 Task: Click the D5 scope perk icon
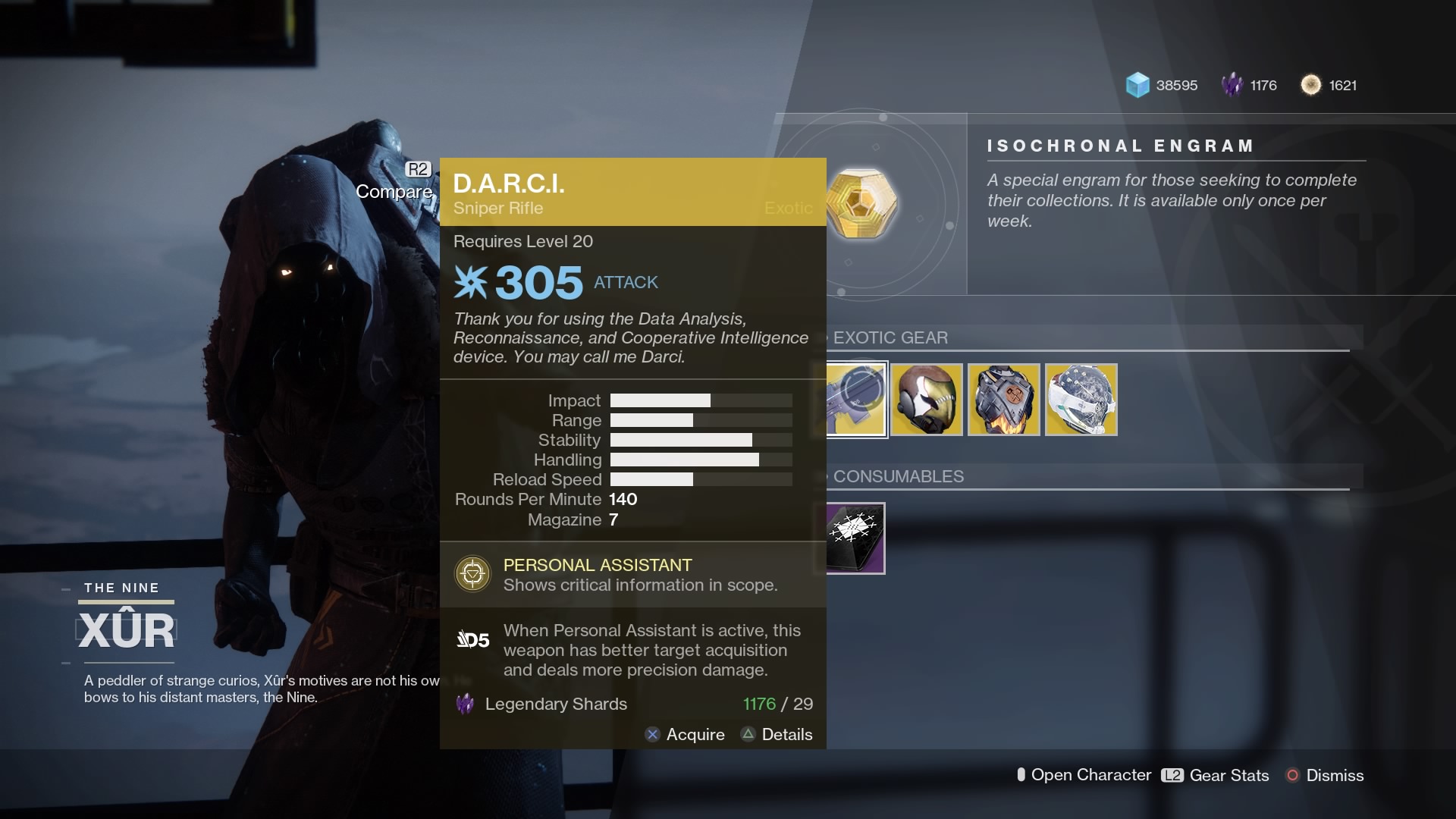[473, 639]
